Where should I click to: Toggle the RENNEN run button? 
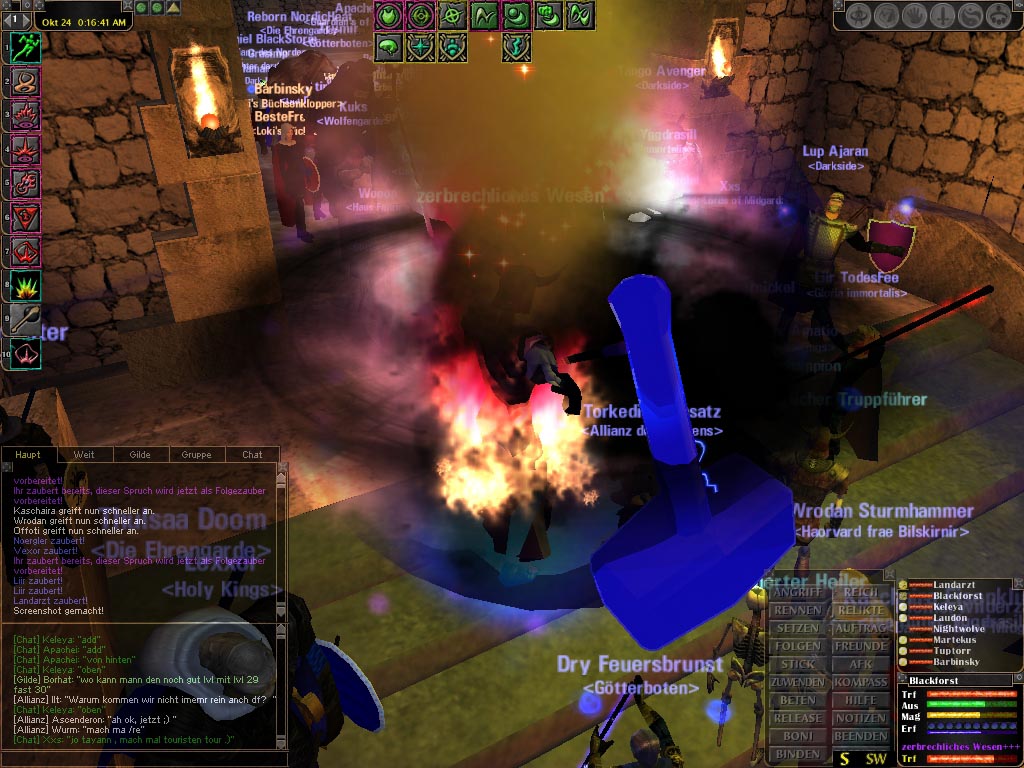[797, 610]
